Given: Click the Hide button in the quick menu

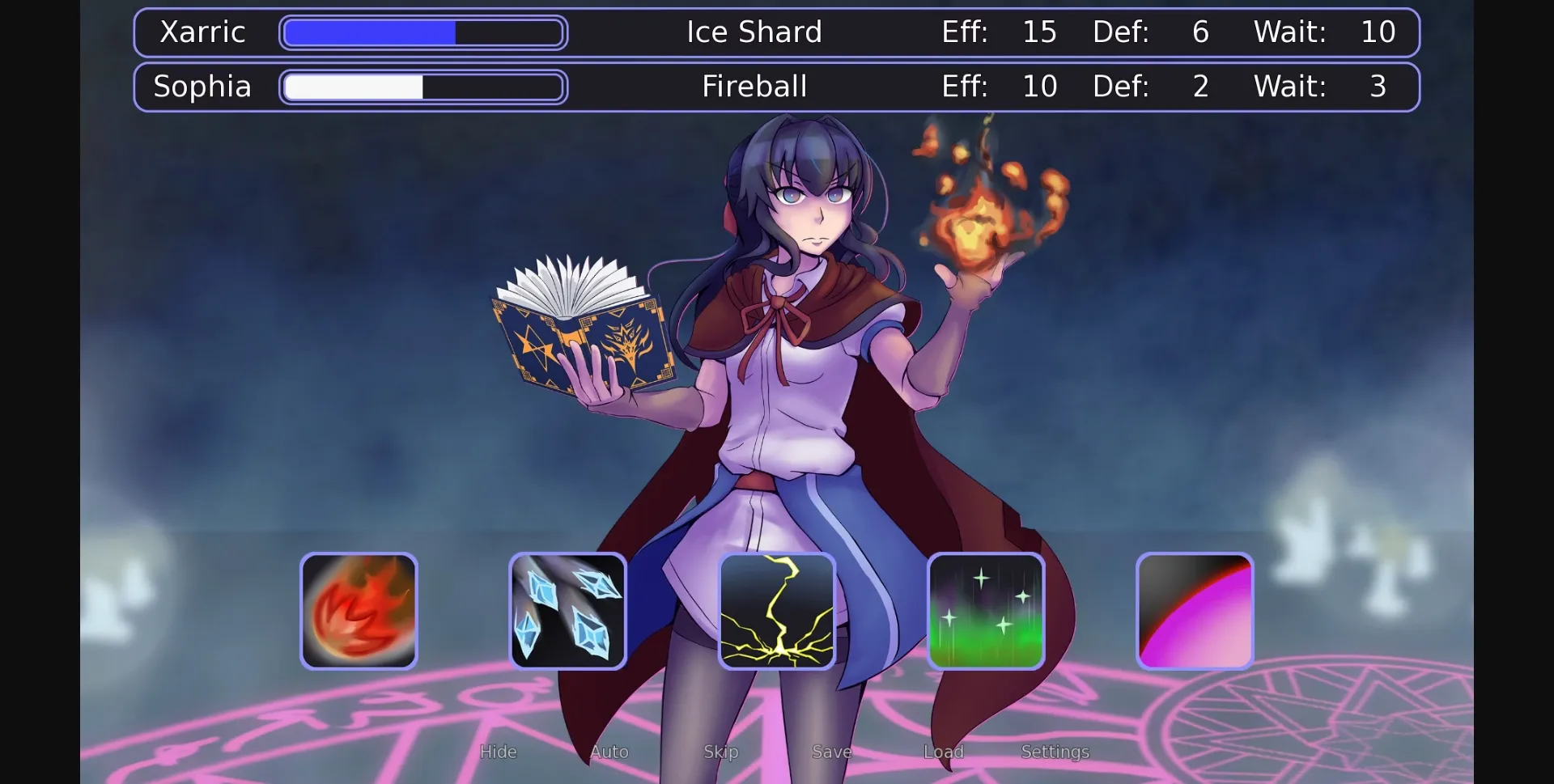Looking at the screenshot, I should 498,752.
